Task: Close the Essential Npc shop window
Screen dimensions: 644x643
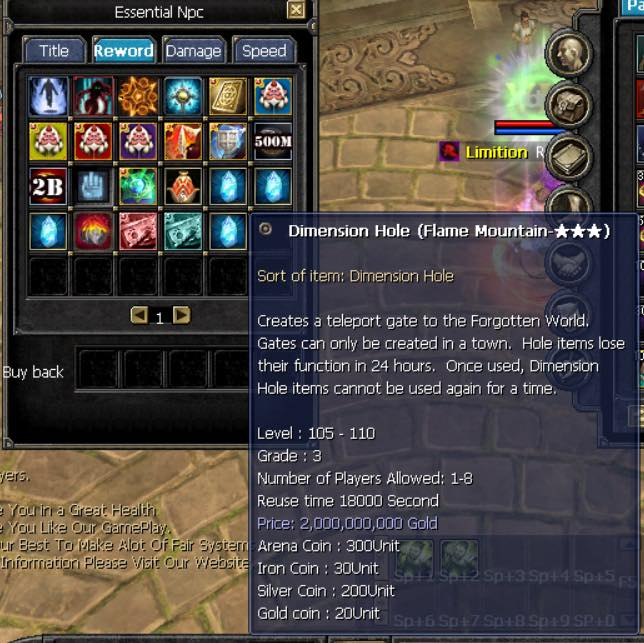Action: tap(296, 11)
